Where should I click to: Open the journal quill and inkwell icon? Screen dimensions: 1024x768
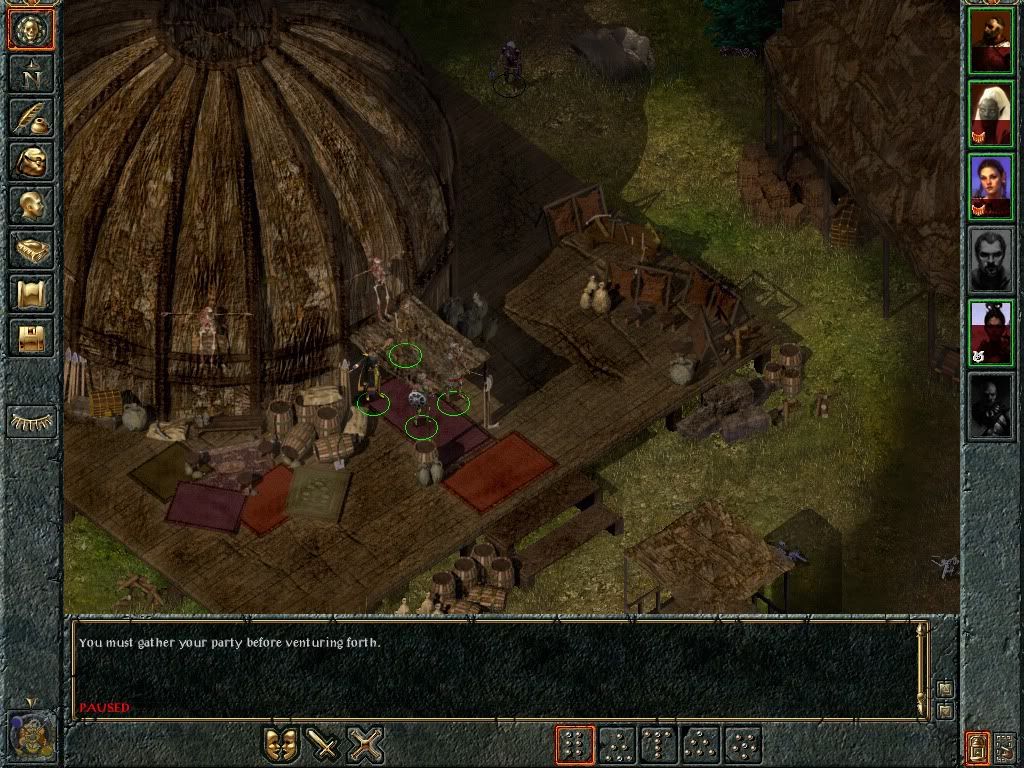30,118
